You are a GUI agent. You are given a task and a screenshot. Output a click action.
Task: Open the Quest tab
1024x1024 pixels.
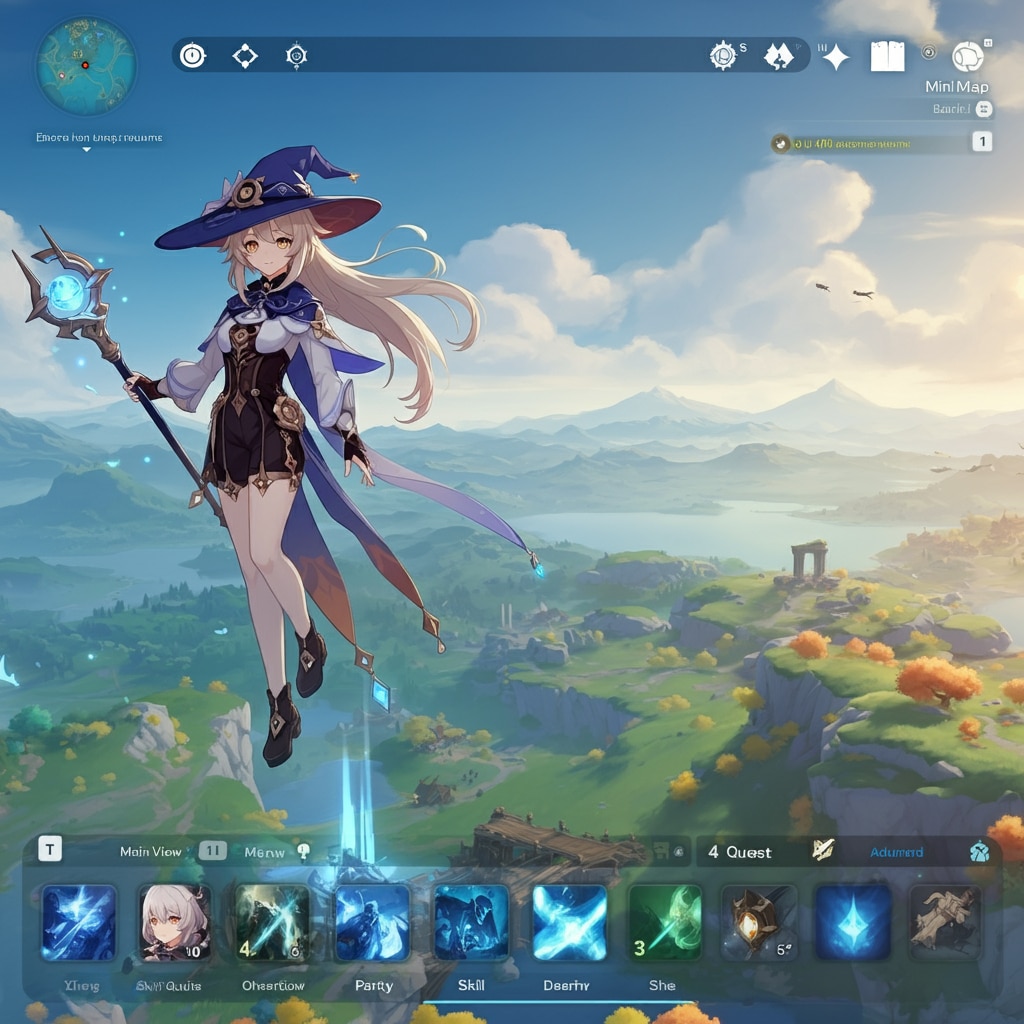tap(739, 852)
